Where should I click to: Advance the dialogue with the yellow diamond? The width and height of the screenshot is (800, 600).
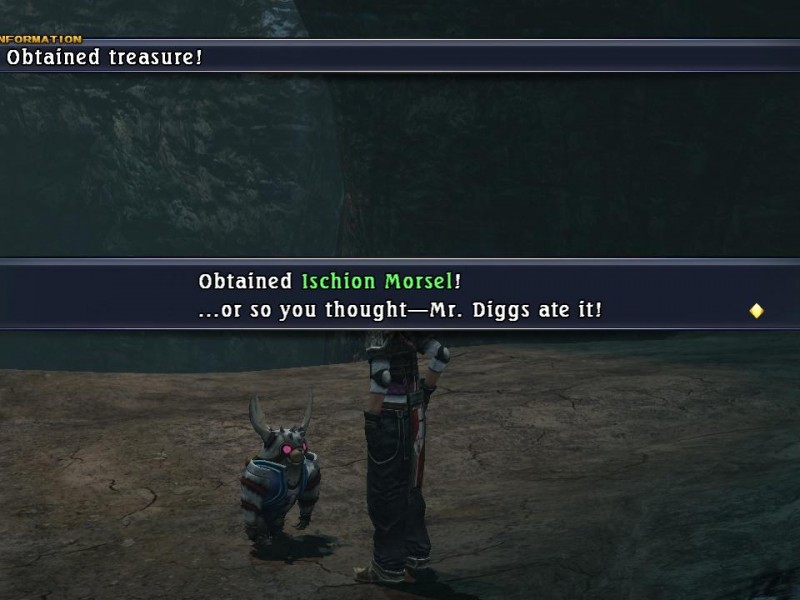click(x=756, y=311)
